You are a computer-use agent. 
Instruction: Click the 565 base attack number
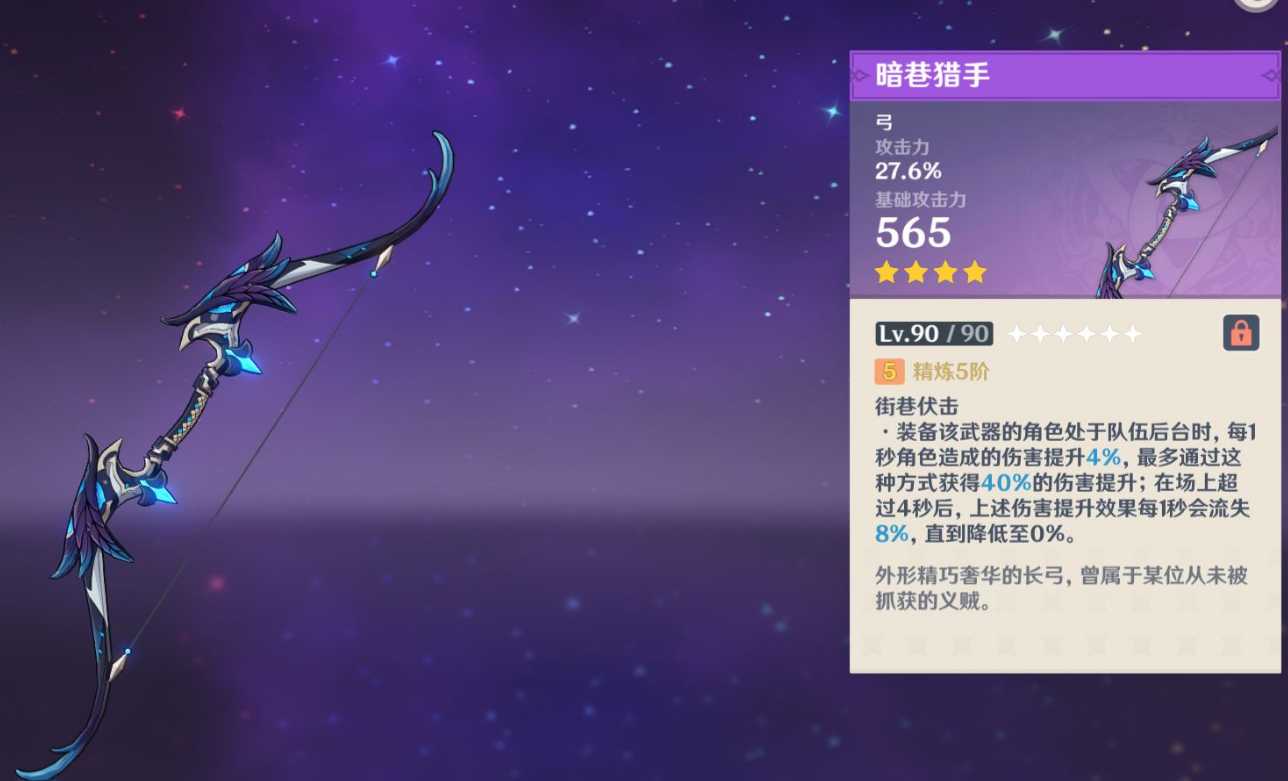912,234
